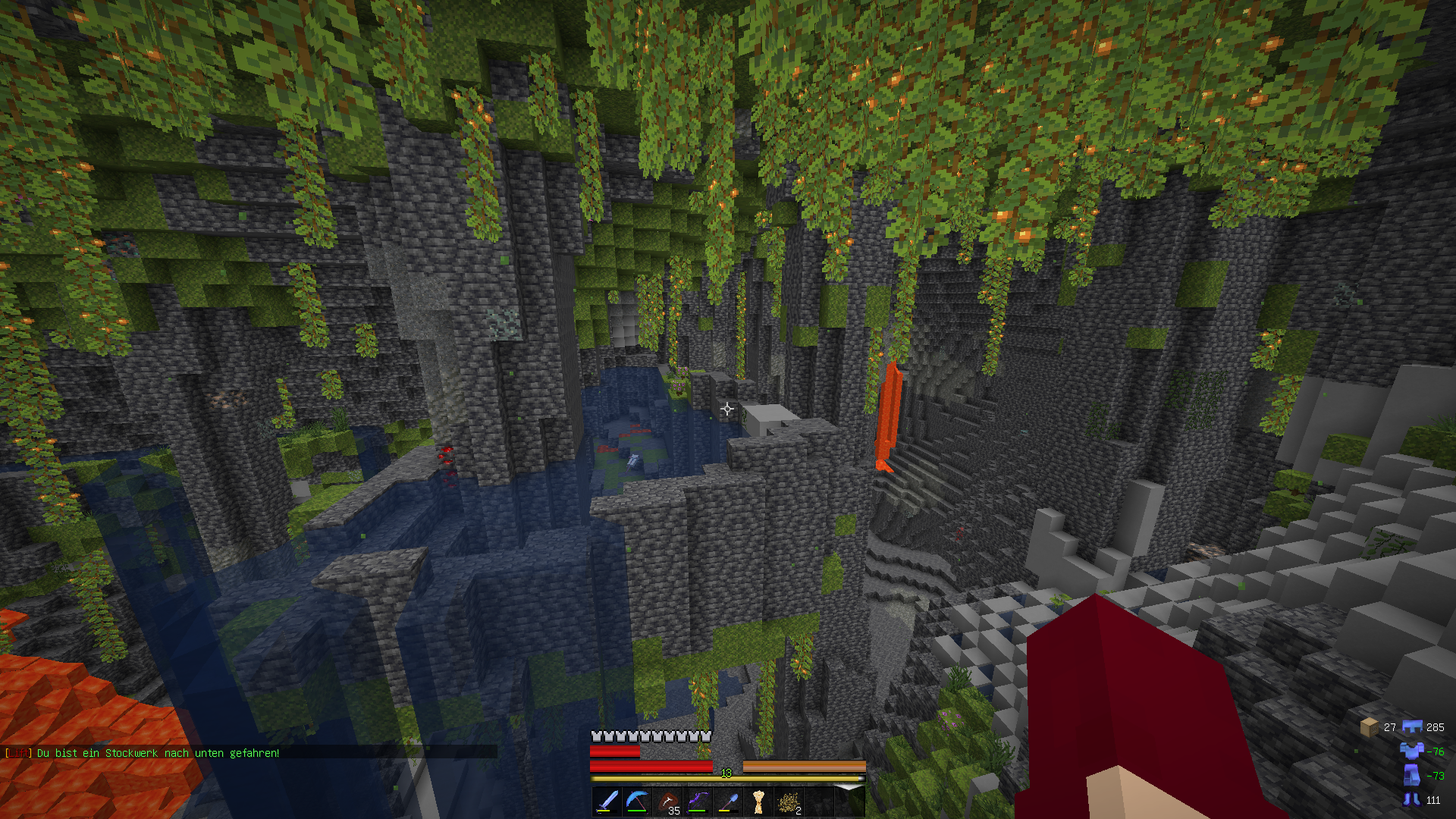Screen dimensions: 1456x819
Task: Pick the wheat bundle hotbar slot
Action: pos(758,802)
